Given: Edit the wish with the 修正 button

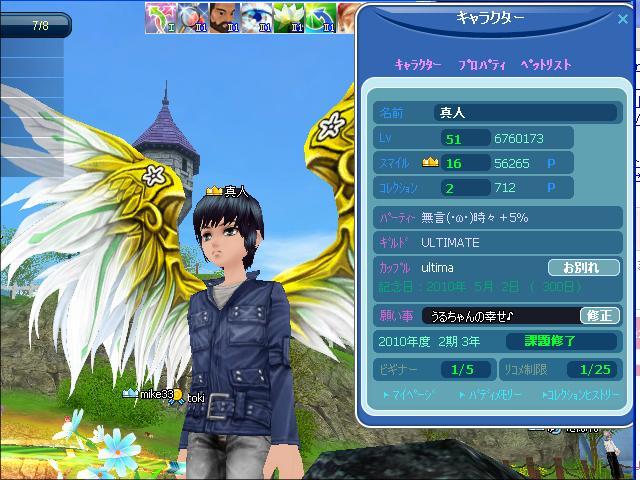Looking at the screenshot, I should (600, 316).
